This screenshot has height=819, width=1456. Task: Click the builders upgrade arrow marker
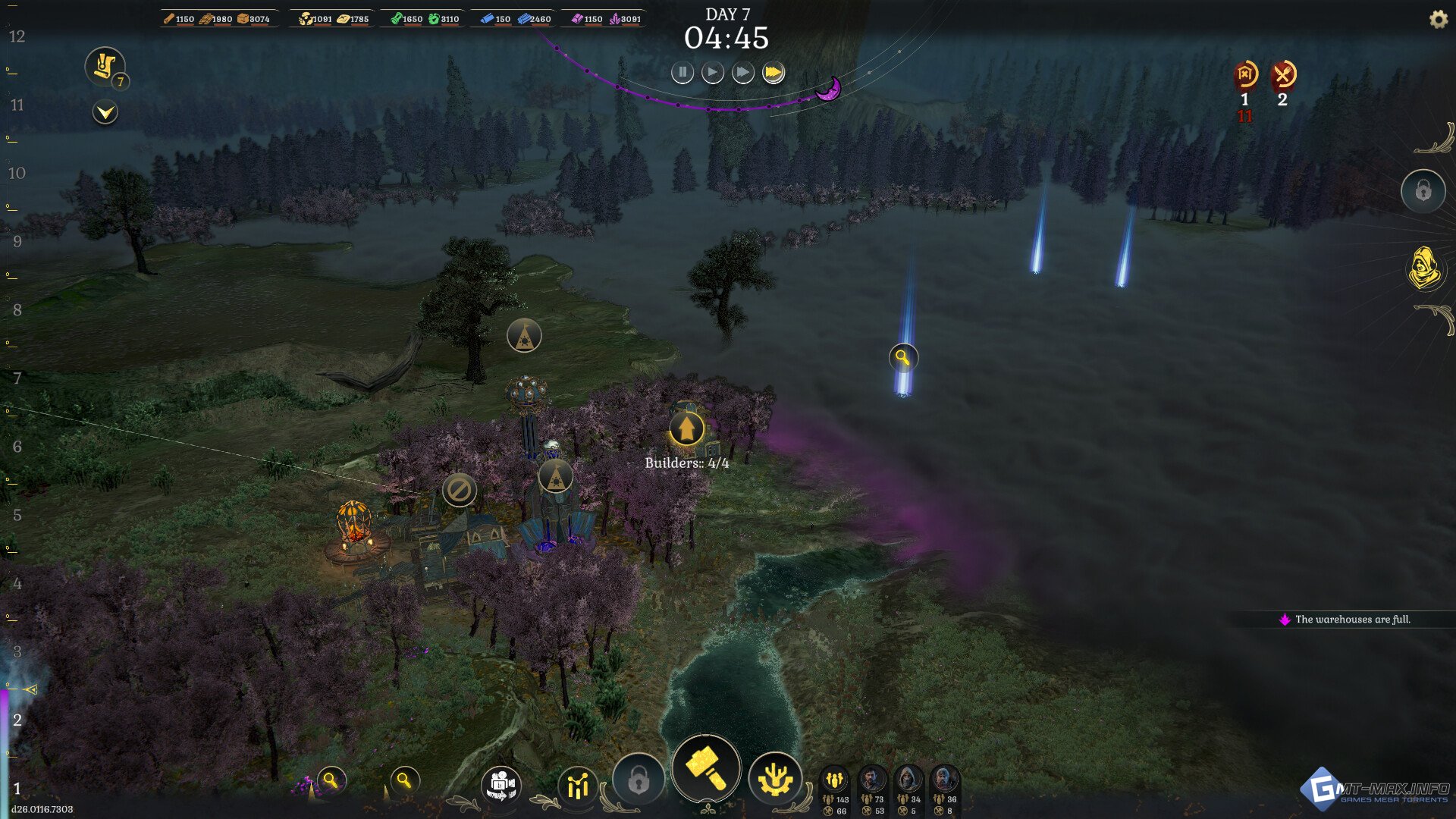[x=686, y=428]
